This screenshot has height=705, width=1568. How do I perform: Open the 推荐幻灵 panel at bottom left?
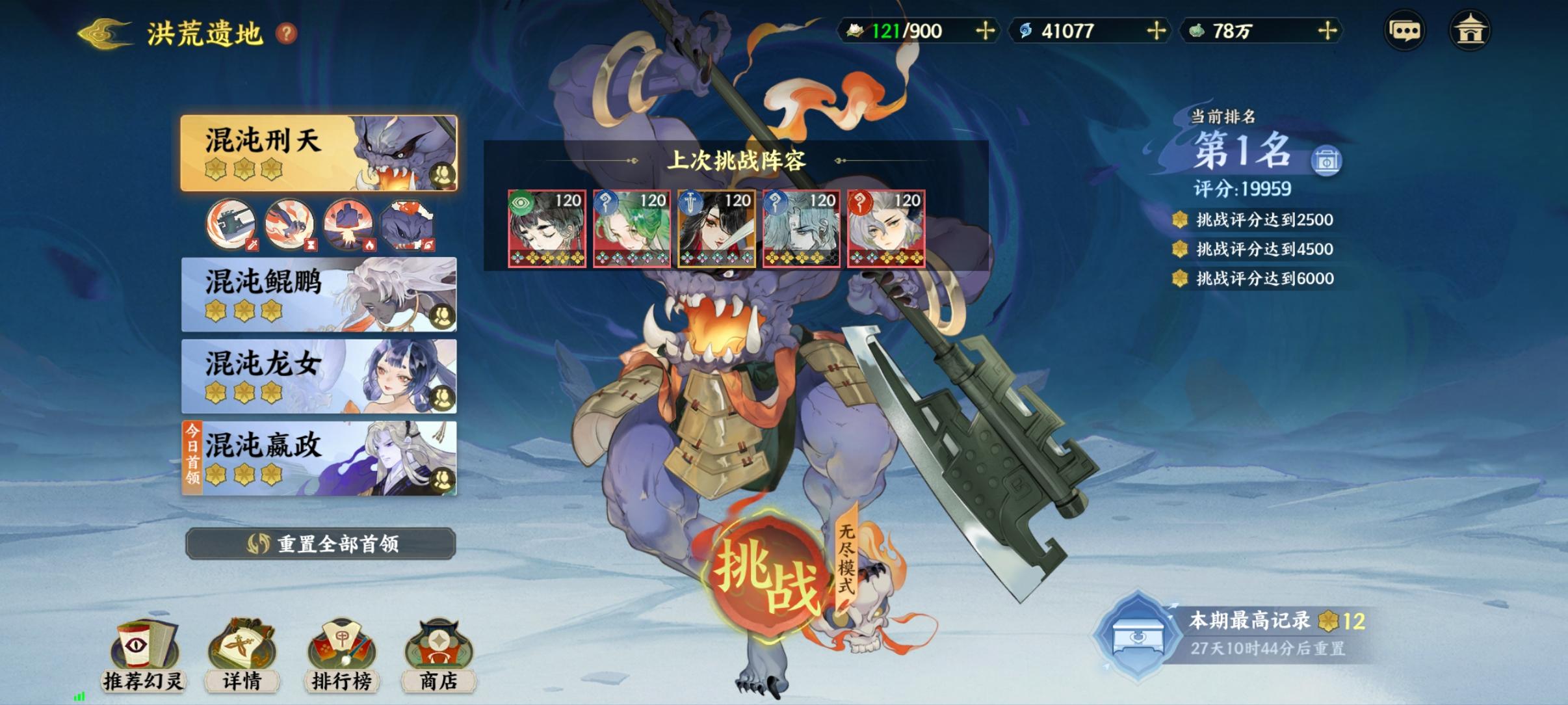point(144,657)
